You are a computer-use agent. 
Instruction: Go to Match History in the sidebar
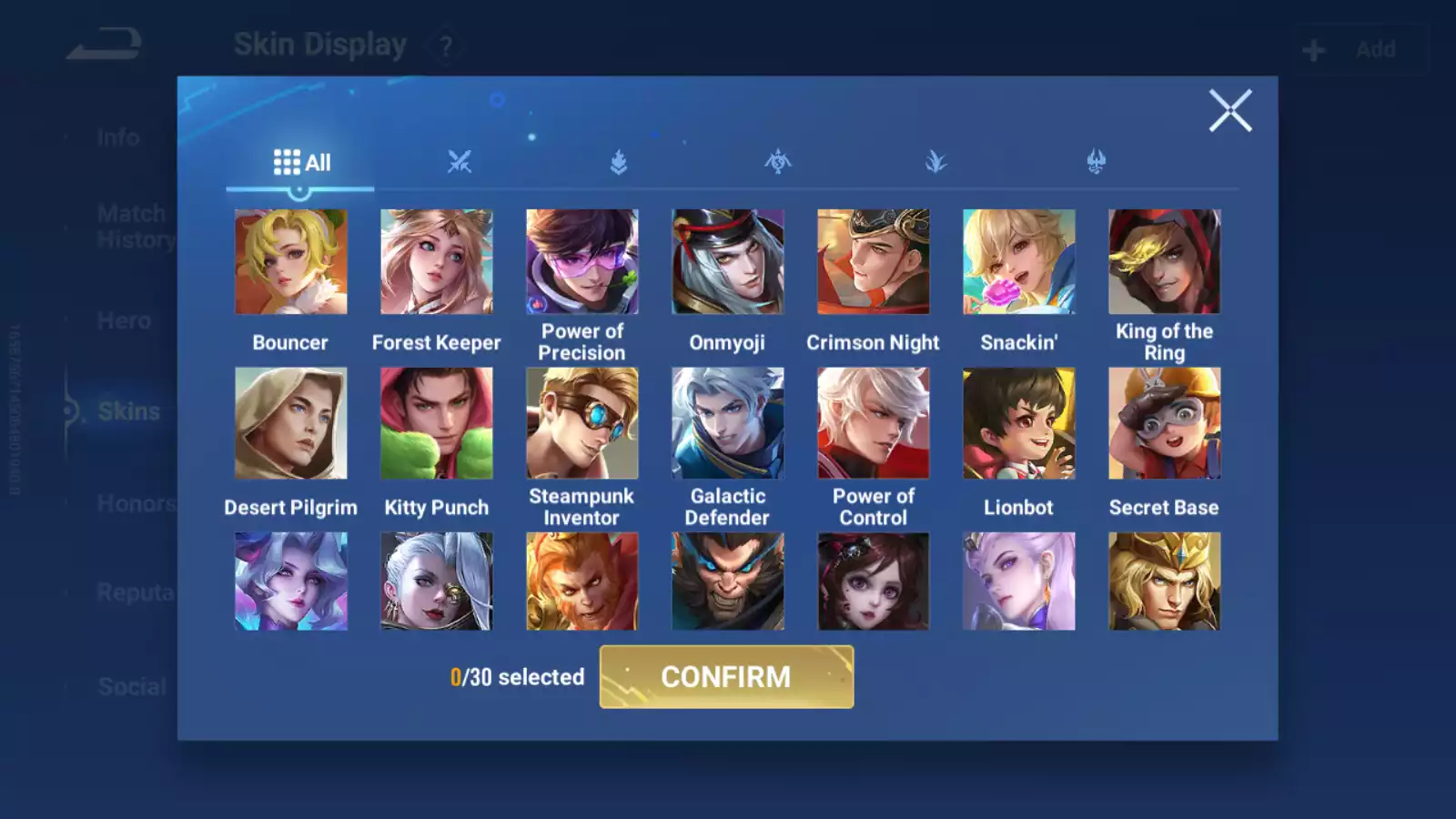point(132,226)
